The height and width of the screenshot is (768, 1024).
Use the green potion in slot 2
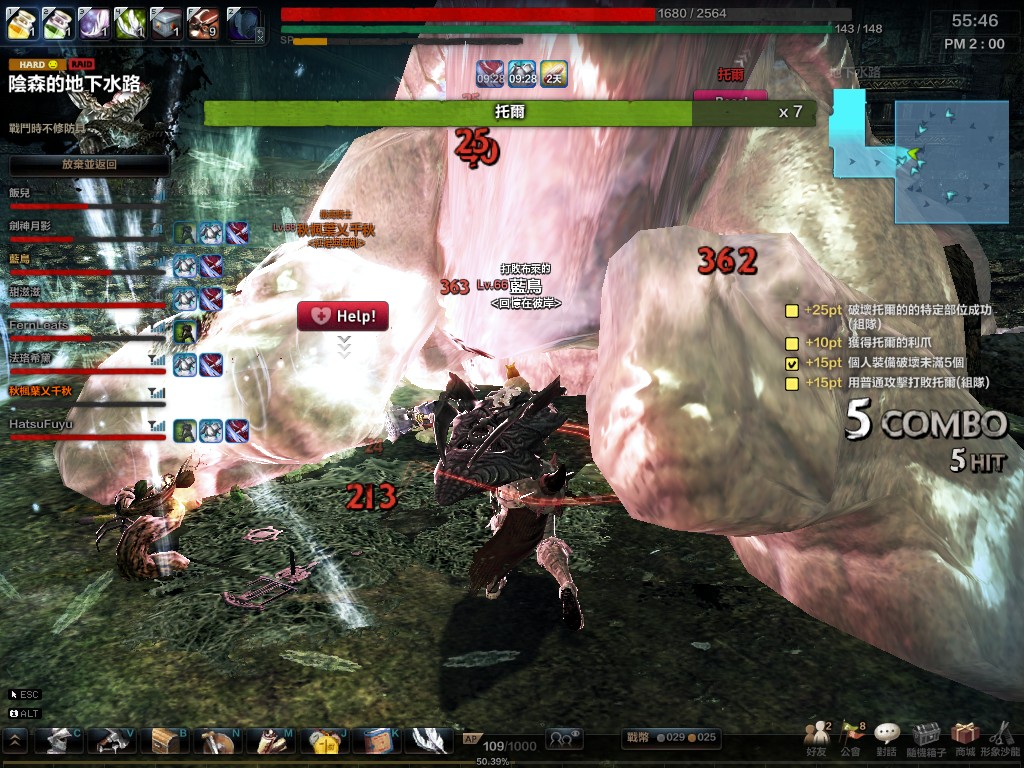58,22
